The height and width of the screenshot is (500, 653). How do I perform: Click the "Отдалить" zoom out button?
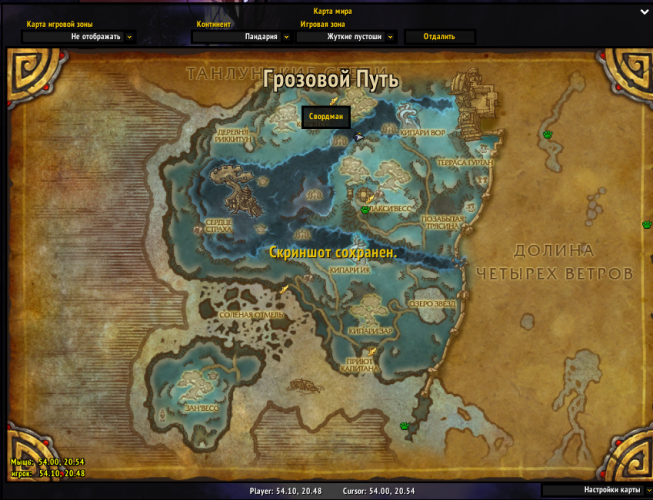(439, 37)
